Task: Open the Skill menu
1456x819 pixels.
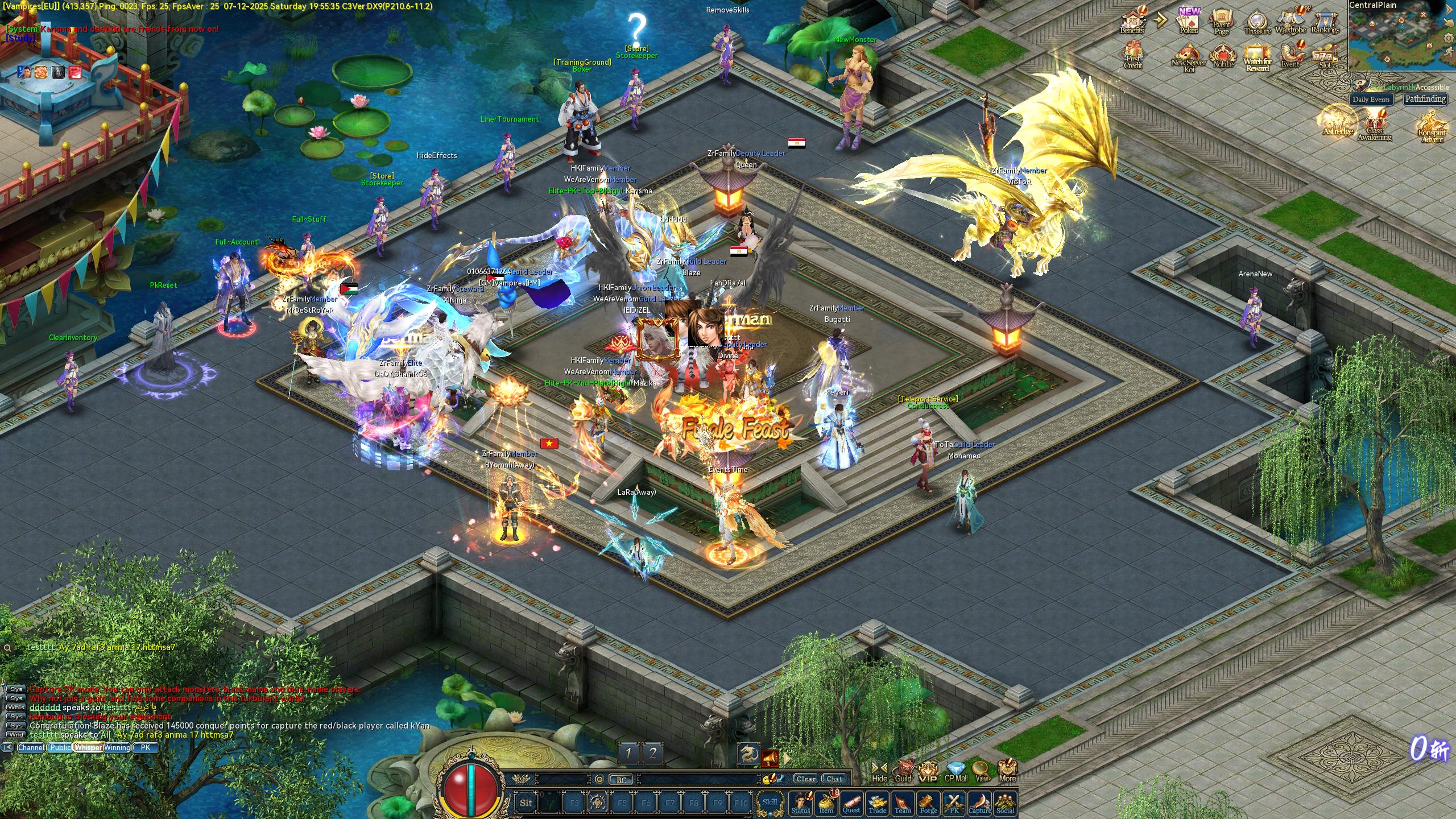Action: tap(770, 803)
